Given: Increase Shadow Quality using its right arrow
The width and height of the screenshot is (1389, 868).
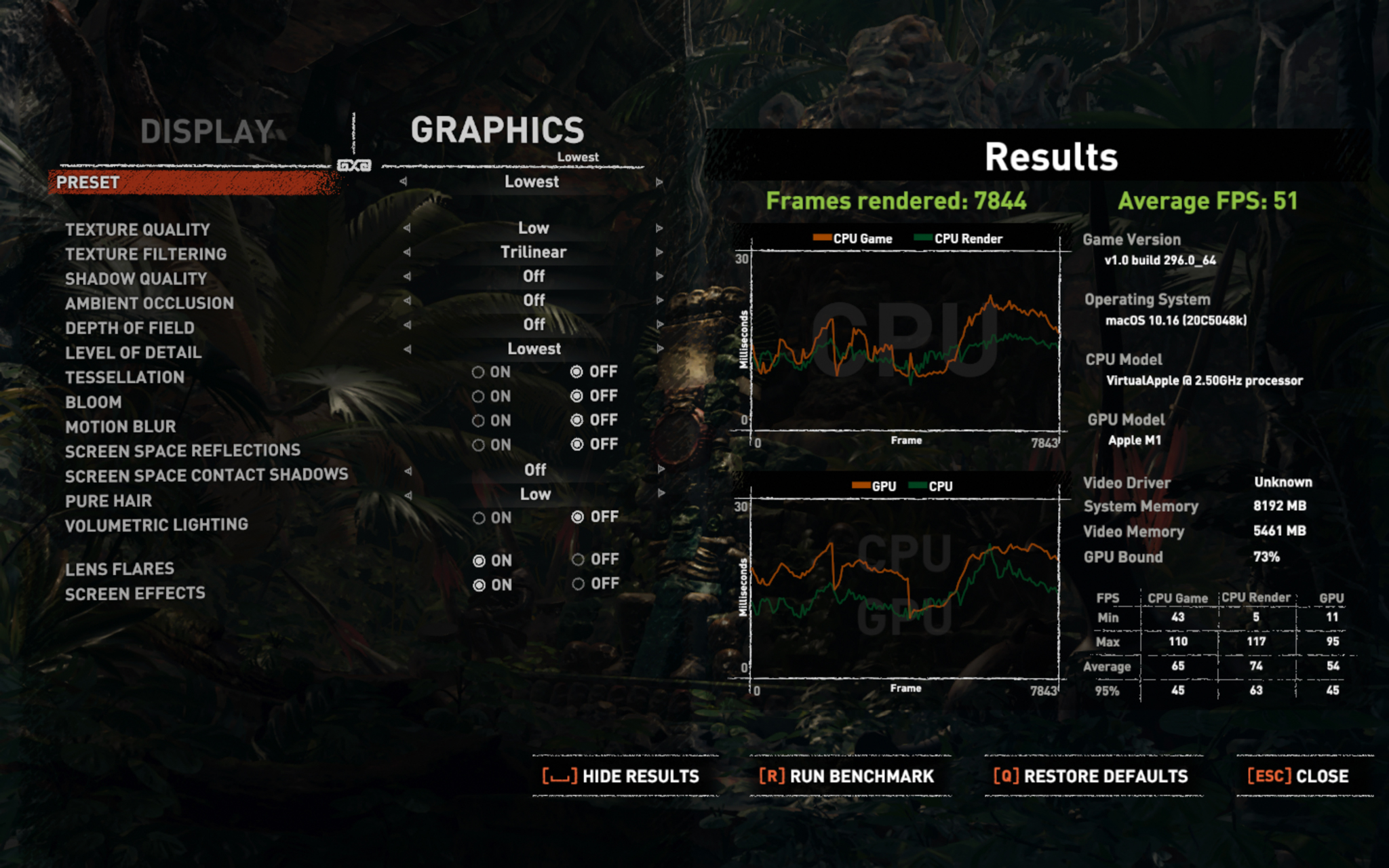Looking at the screenshot, I should (659, 276).
